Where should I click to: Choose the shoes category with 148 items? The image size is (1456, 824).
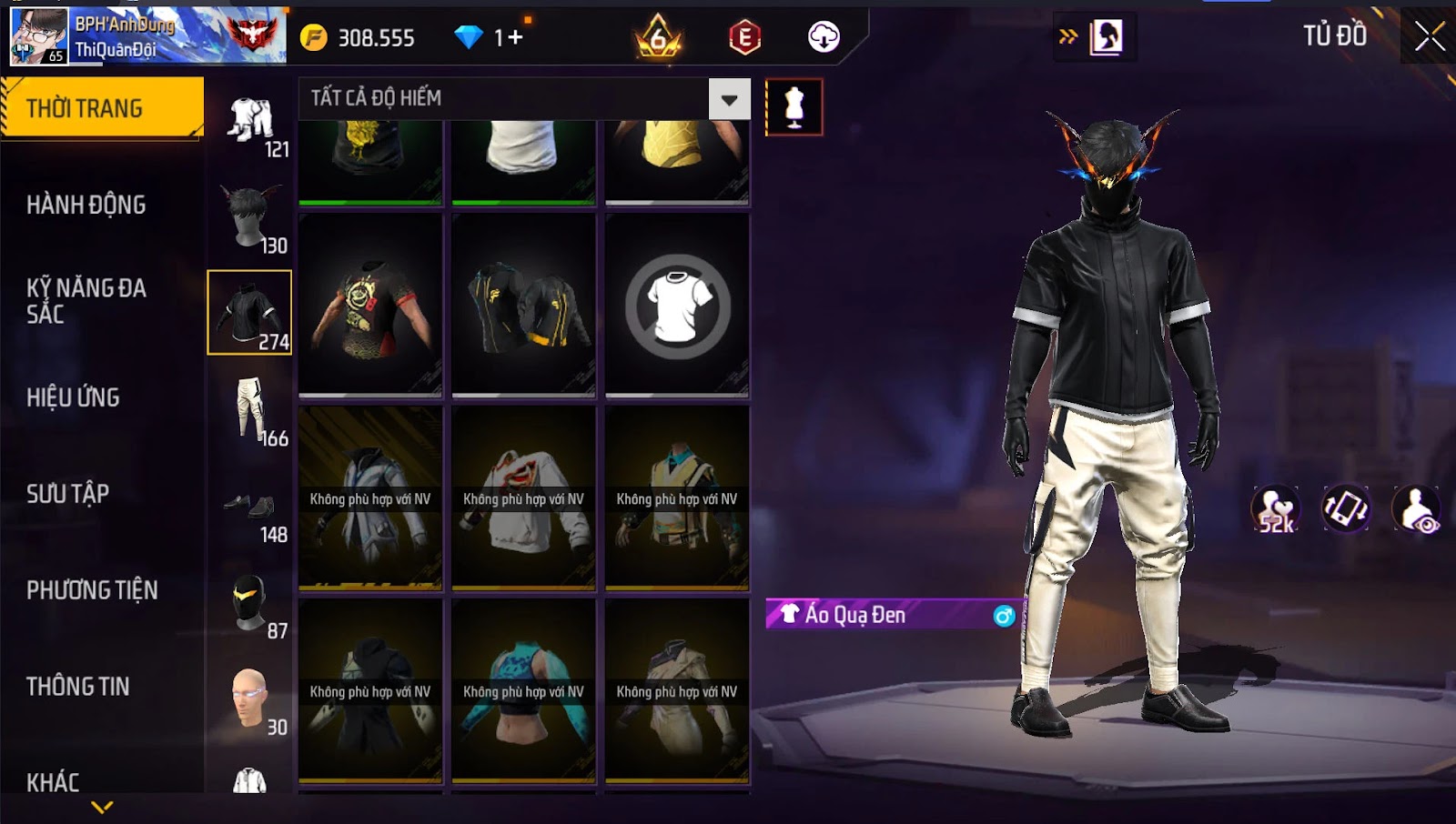pos(250,509)
